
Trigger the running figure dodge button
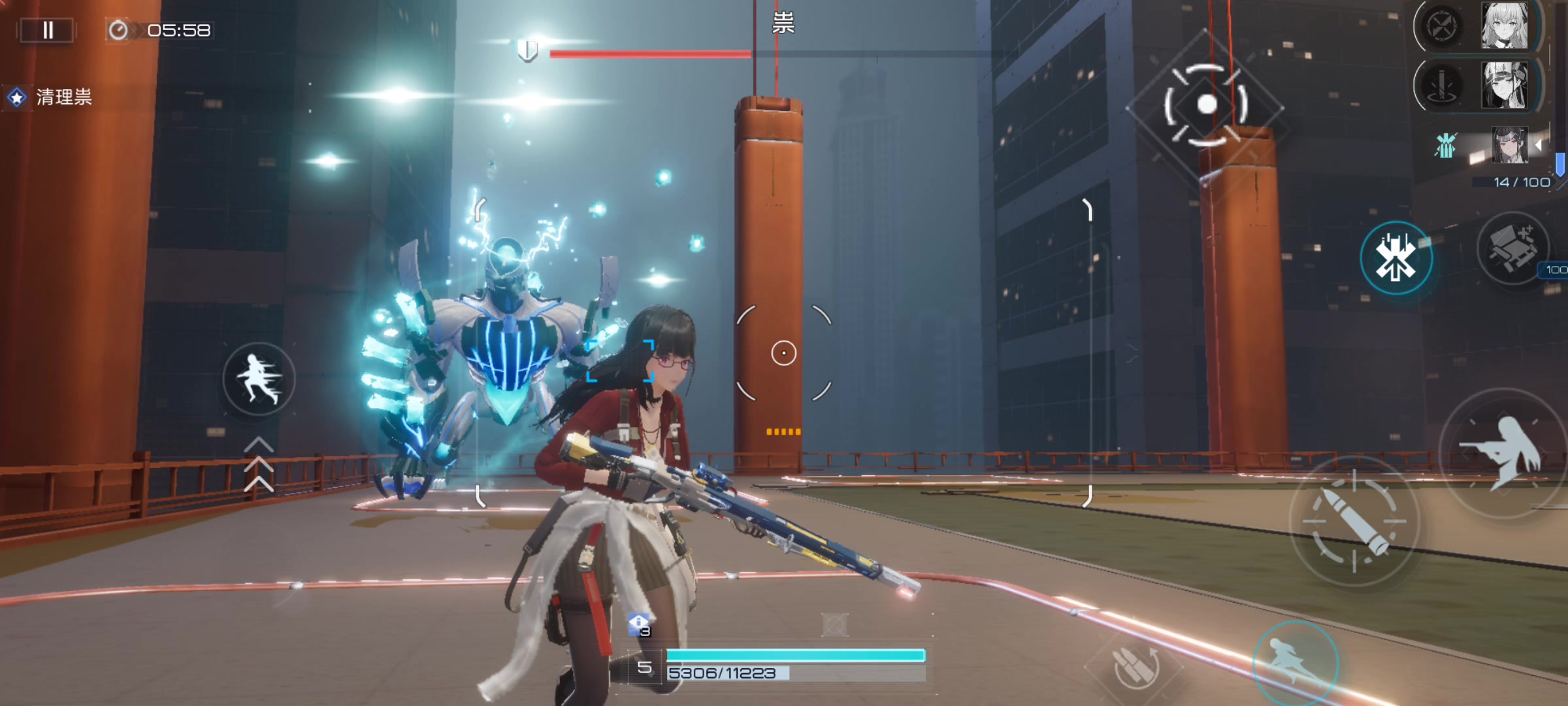[1296, 662]
